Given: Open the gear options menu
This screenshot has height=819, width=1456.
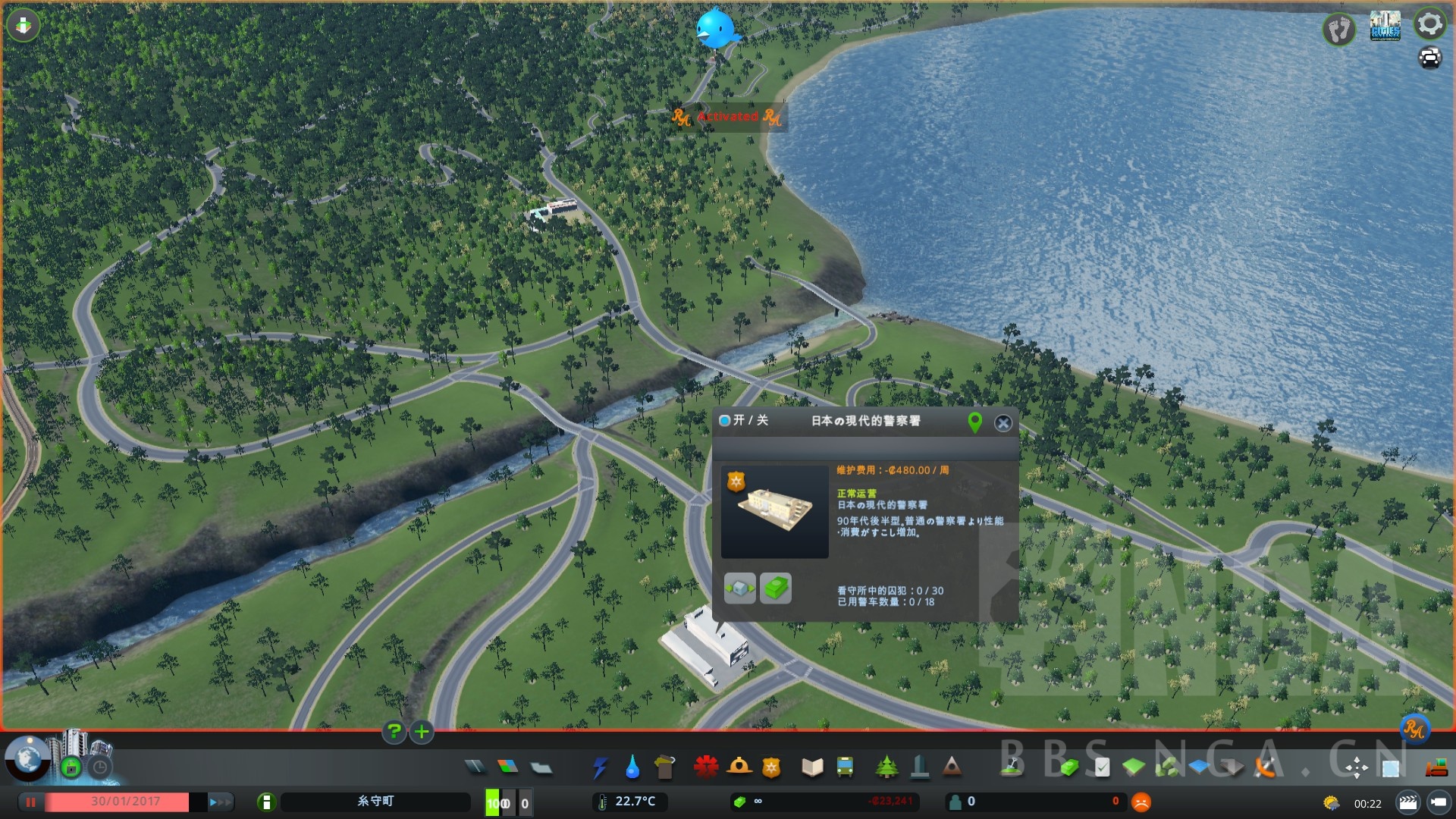Looking at the screenshot, I should point(1429,24).
